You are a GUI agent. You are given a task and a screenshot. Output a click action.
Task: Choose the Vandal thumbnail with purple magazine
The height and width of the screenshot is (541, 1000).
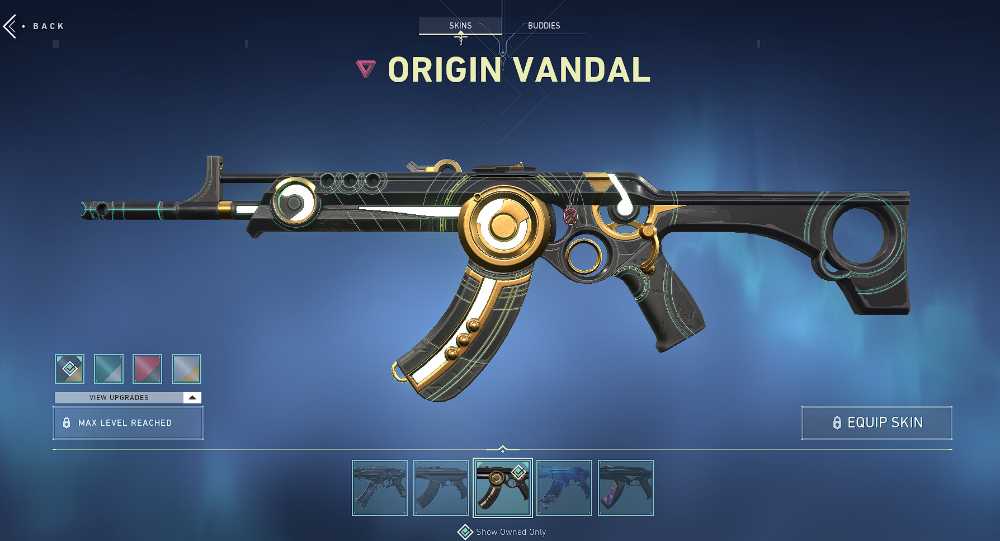coord(625,488)
